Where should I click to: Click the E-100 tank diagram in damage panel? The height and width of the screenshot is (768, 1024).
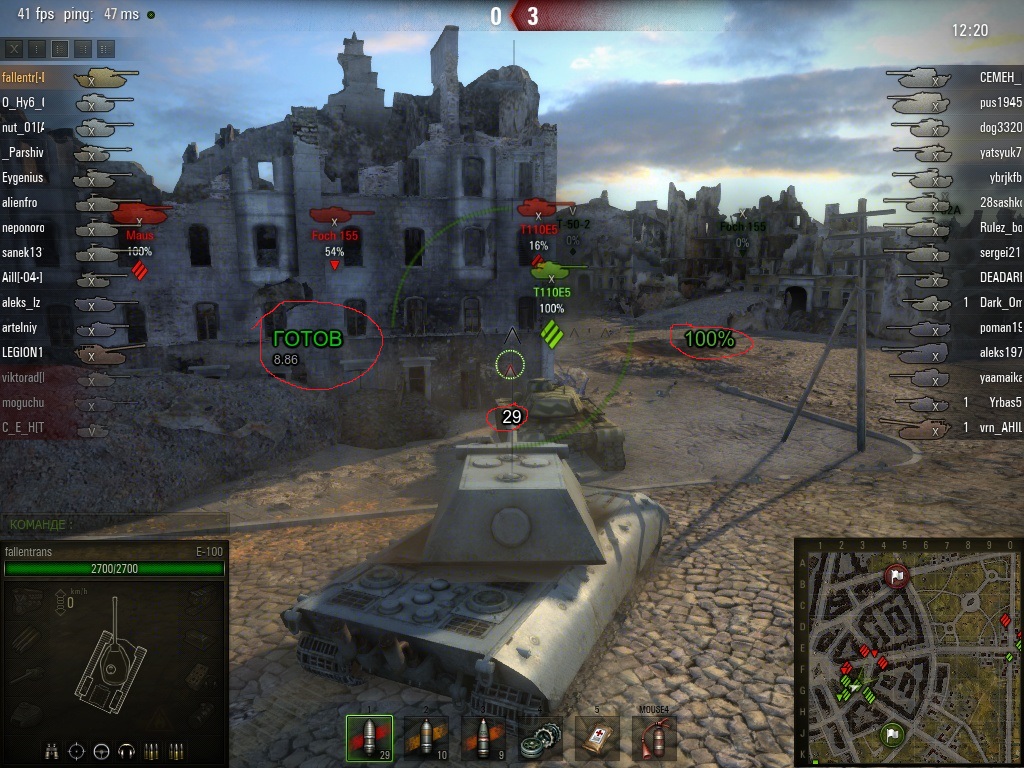point(112,658)
